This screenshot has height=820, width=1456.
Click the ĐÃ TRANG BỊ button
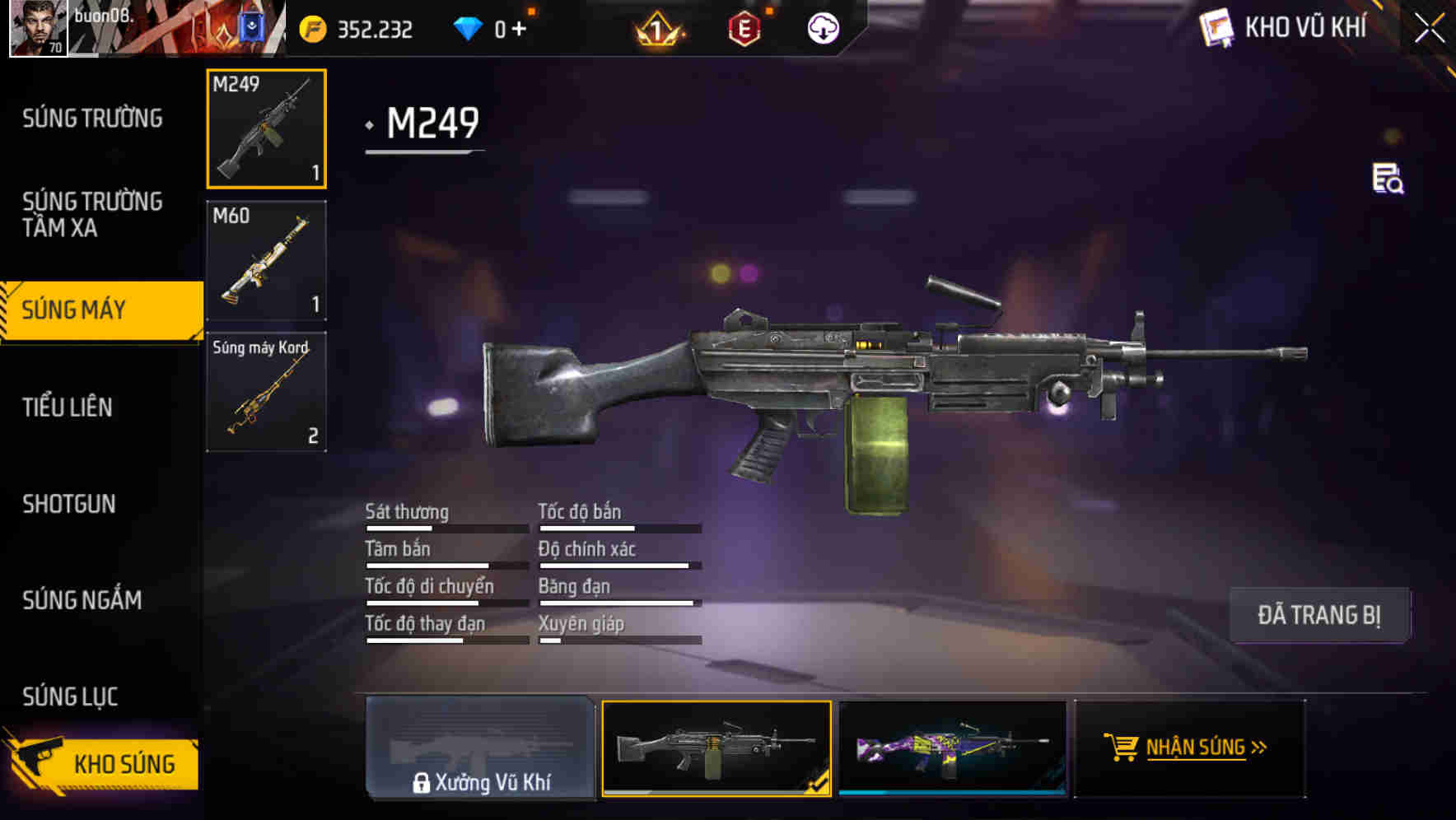1319,614
